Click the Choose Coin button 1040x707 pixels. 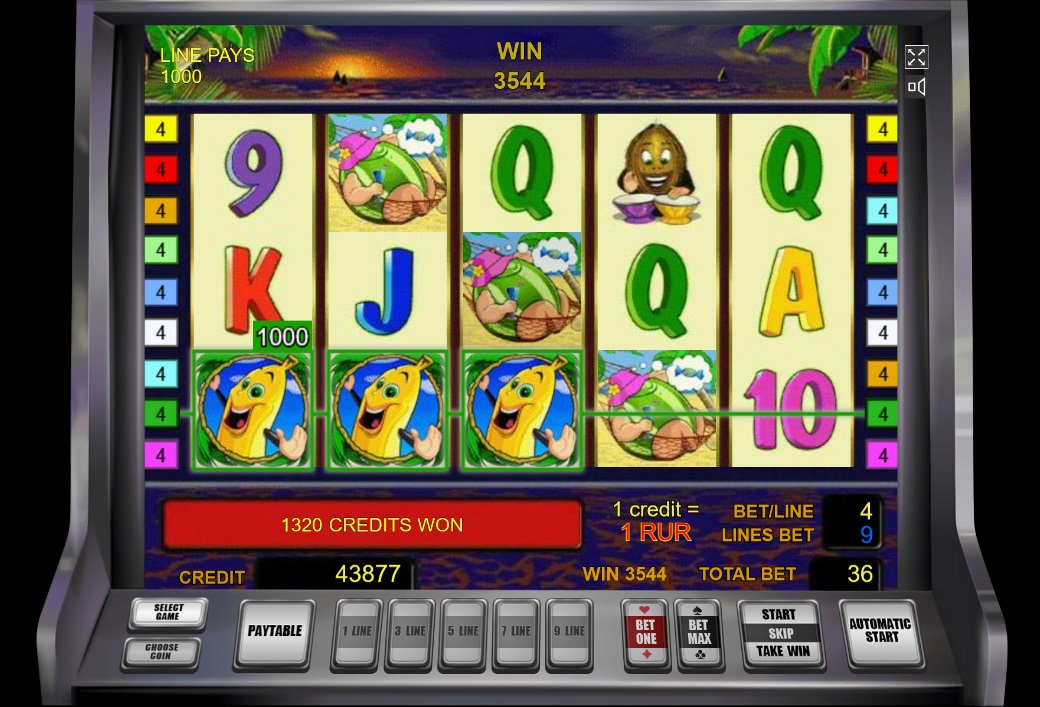(161, 652)
